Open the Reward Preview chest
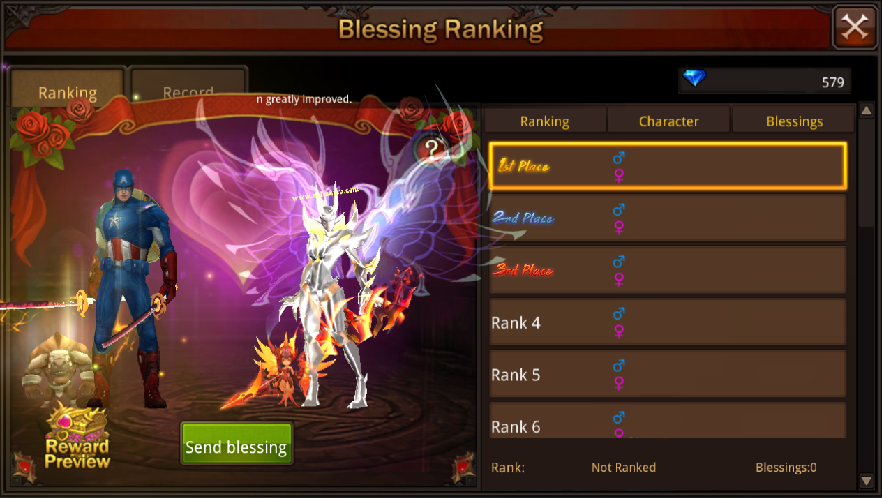The width and height of the screenshot is (882, 498). 76,437
